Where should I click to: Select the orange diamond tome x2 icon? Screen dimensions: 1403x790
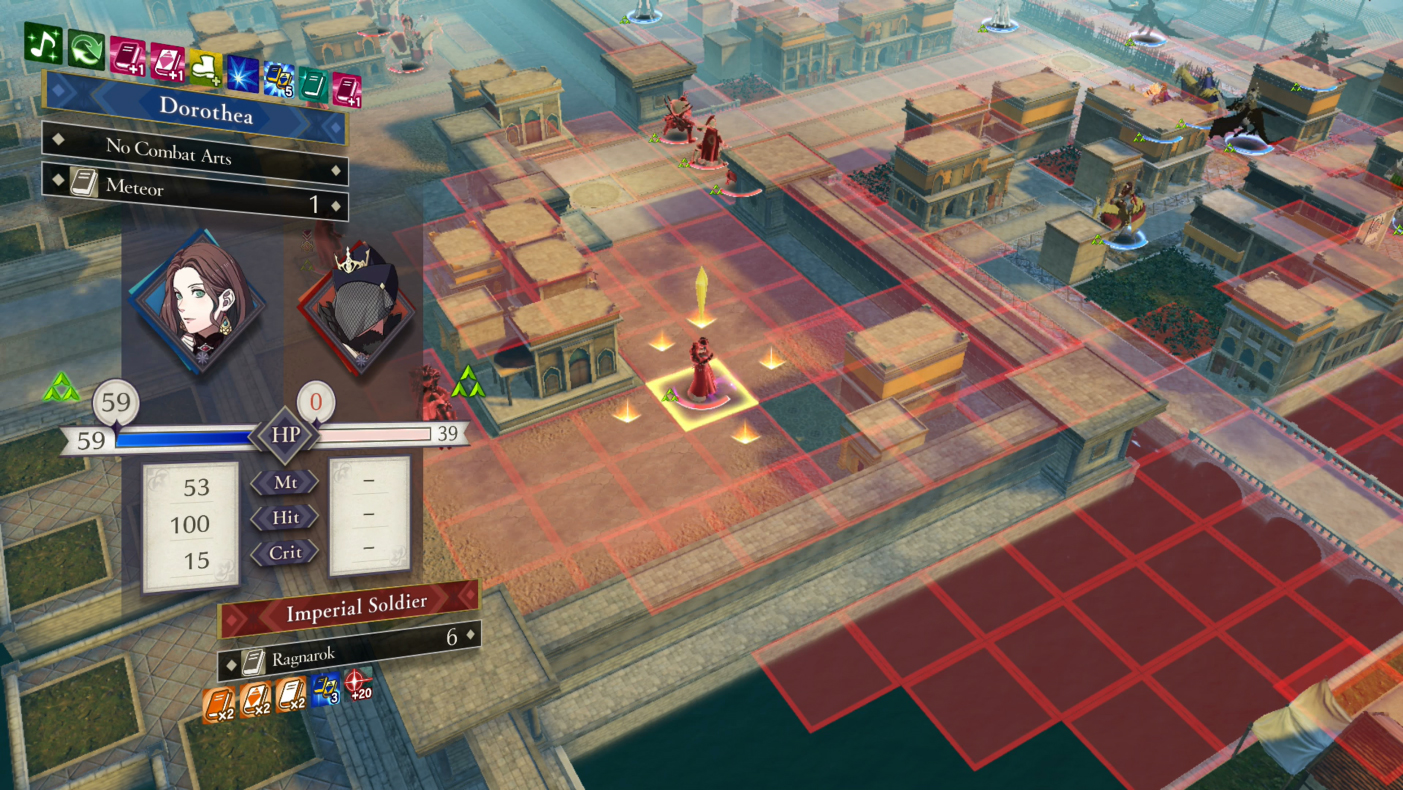[256, 698]
